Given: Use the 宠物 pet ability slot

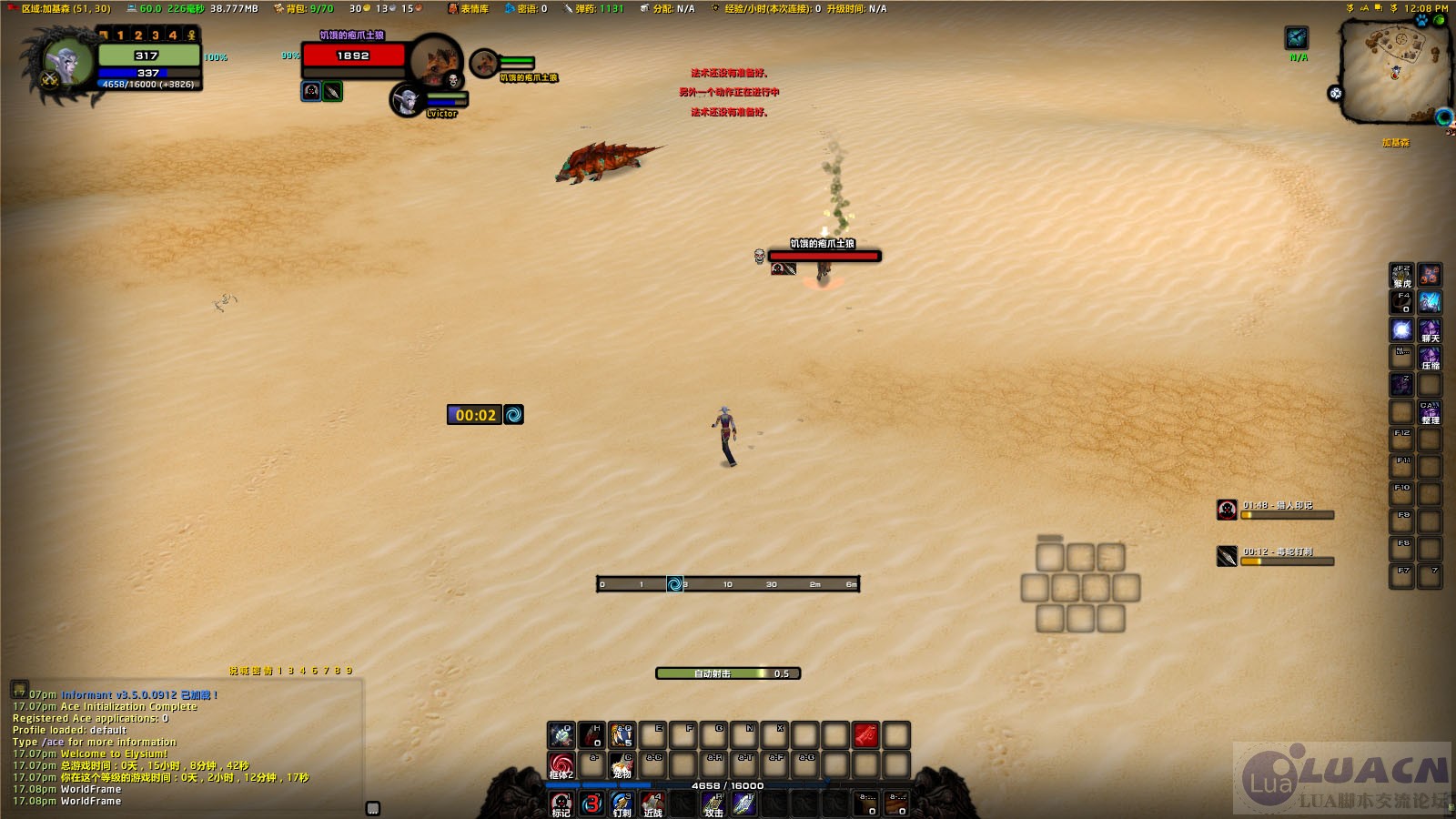Looking at the screenshot, I should (x=622, y=765).
